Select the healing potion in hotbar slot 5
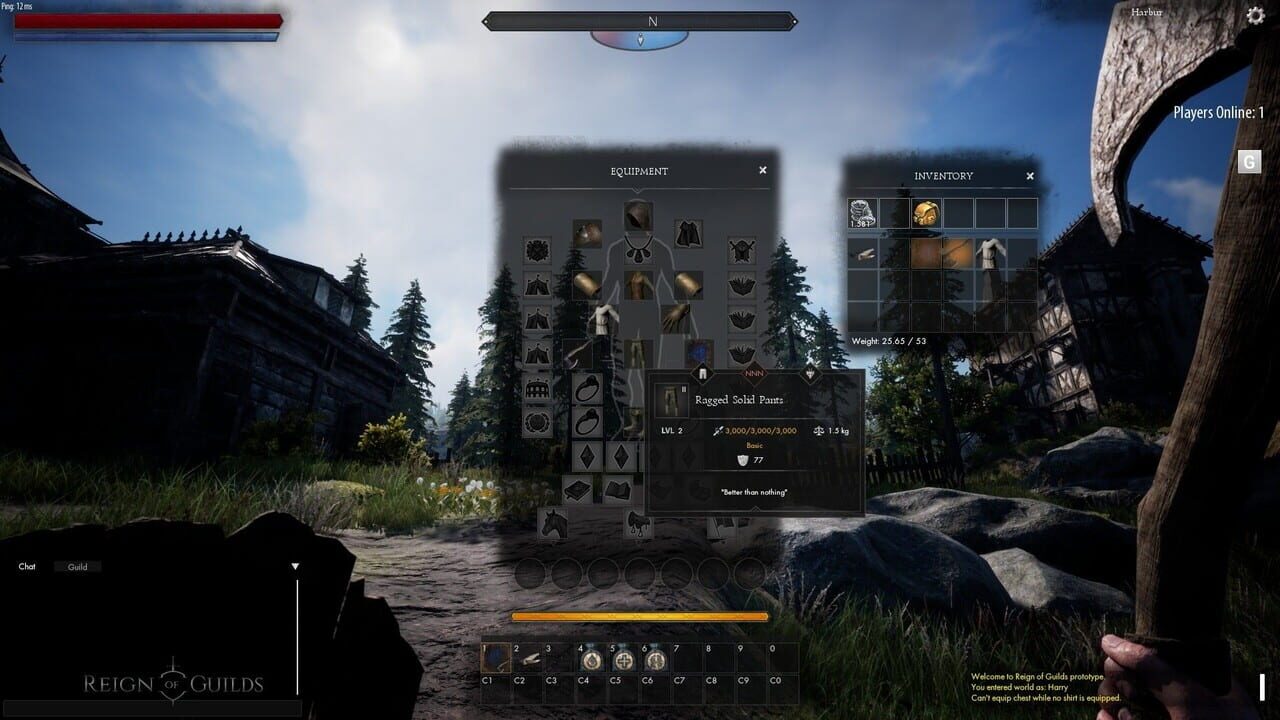 coord(622,659)
